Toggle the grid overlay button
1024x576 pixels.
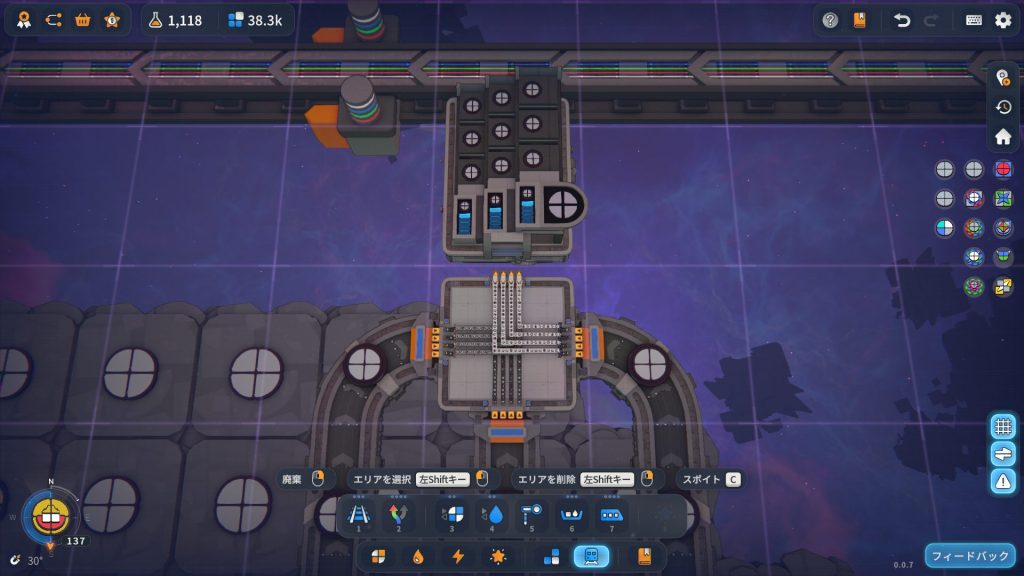click(1003, 426)
